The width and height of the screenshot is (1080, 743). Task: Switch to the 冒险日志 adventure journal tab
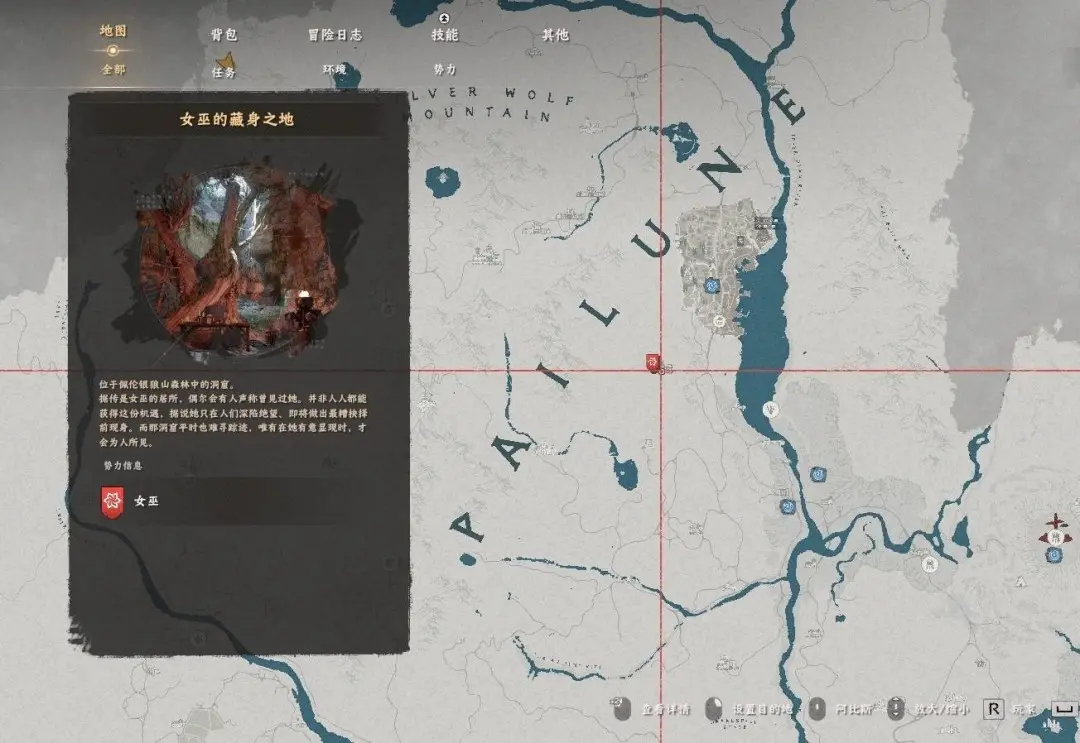click(x=334, y=35)
